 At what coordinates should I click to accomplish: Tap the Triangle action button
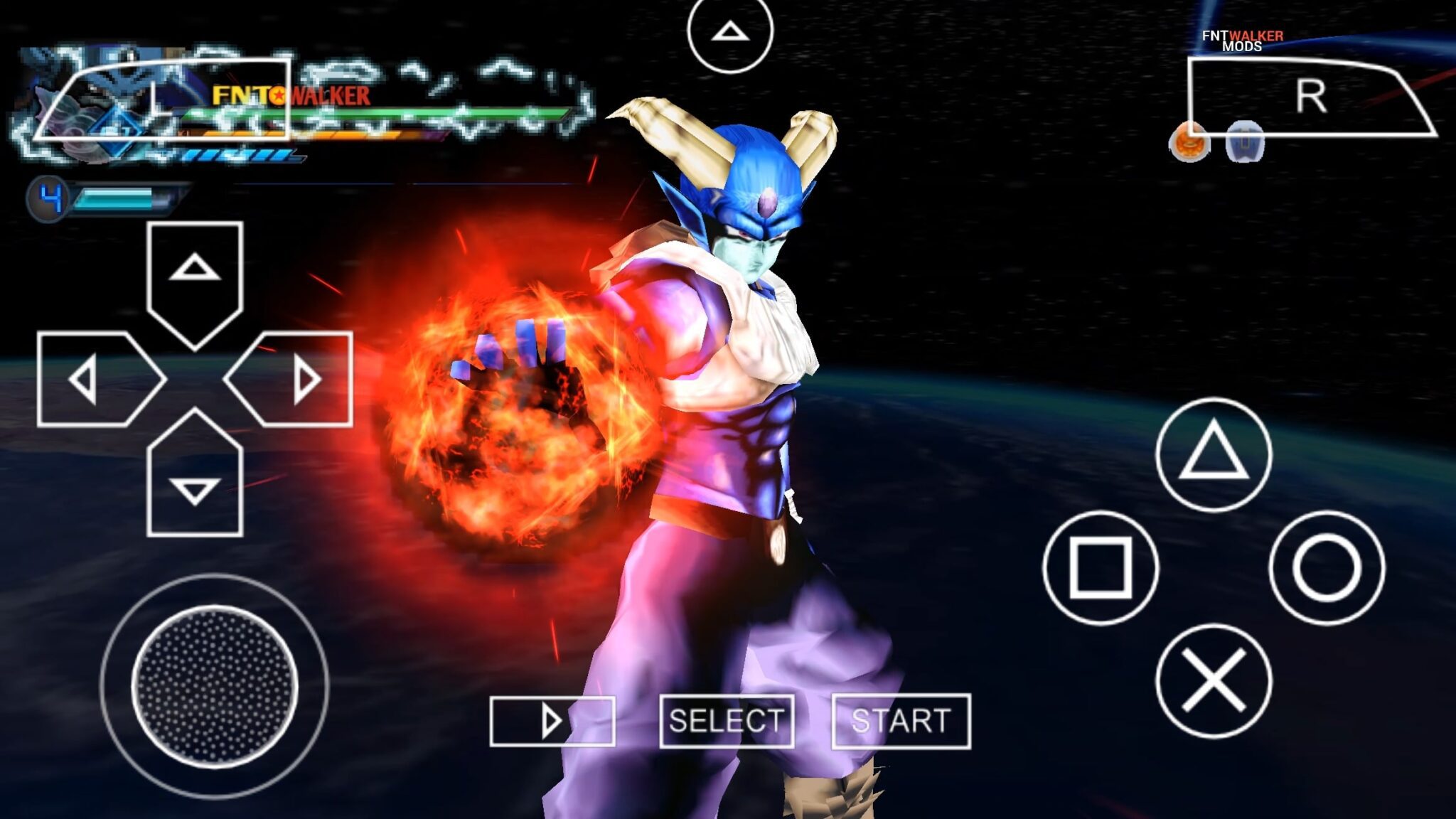pyautogui.click(x=1214, y=455)
